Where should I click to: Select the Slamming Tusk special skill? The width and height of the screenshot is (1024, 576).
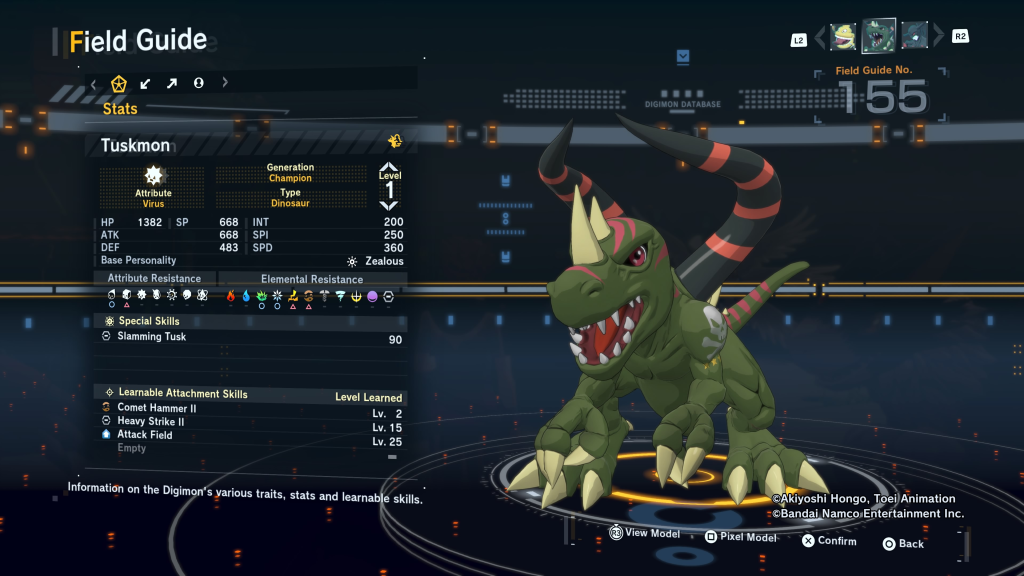click(250, 338)
